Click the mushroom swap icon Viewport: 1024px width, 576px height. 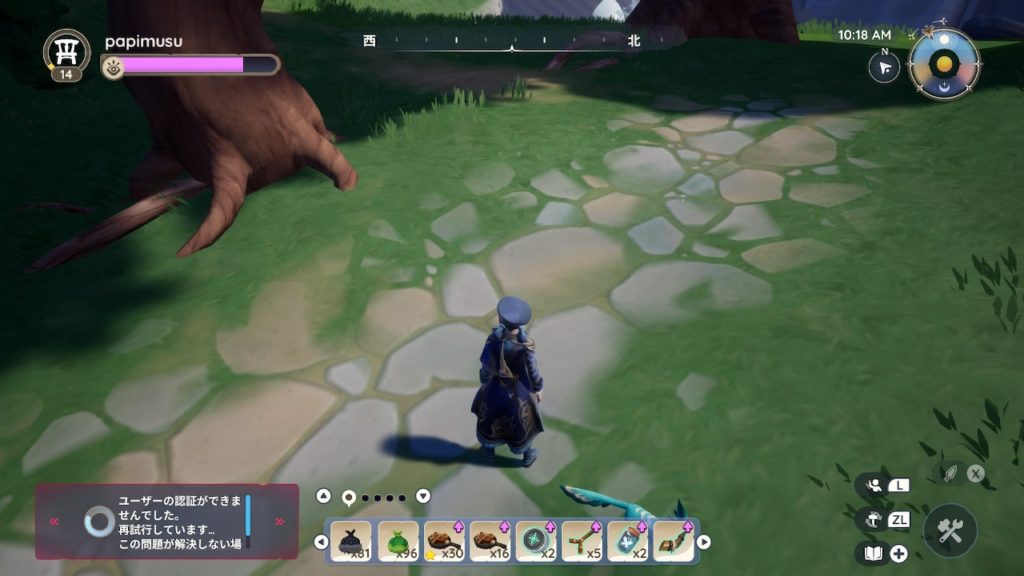(870, 519)
